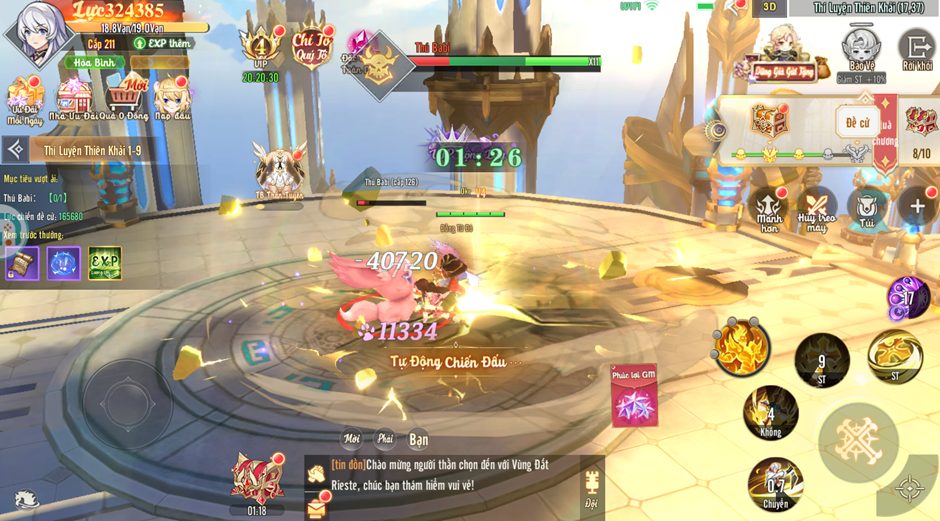Click the Đề cử recommendation button

point(857,123)
